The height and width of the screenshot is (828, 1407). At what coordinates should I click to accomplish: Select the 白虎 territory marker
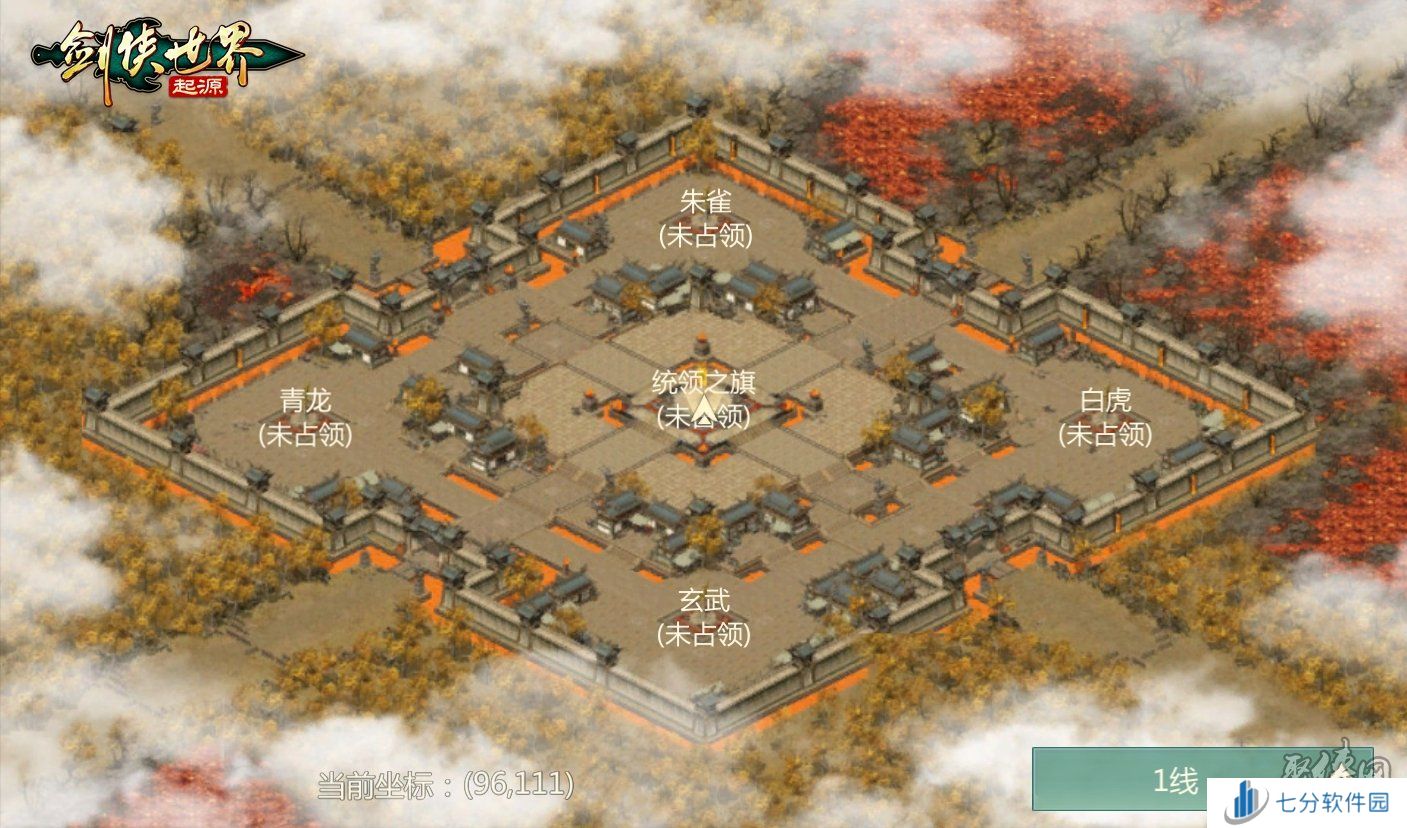pos(1105,417)
